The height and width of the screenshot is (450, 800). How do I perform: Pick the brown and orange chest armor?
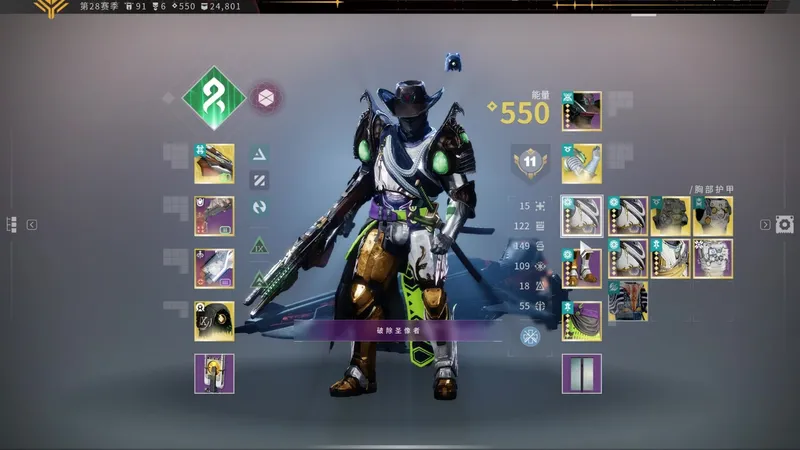point(628,301)
